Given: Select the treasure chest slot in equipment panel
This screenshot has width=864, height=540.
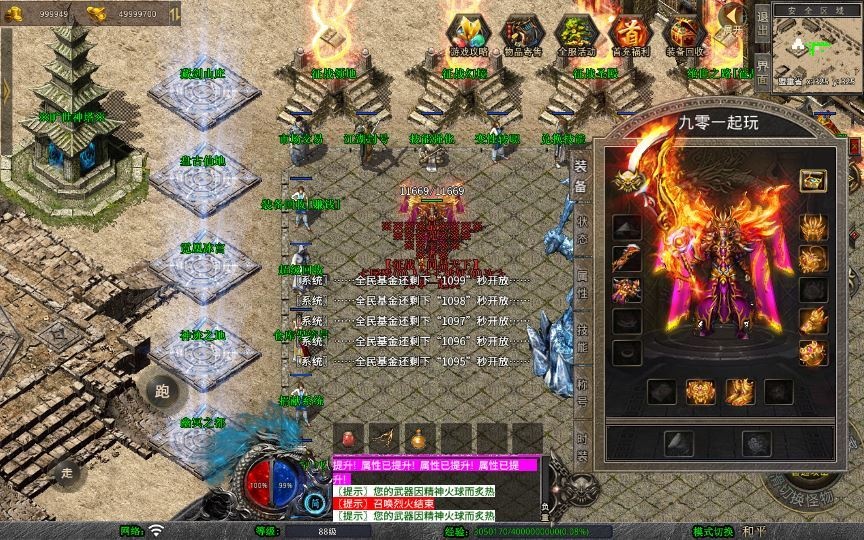Looking at the screenshot, I should click(812, 181).
